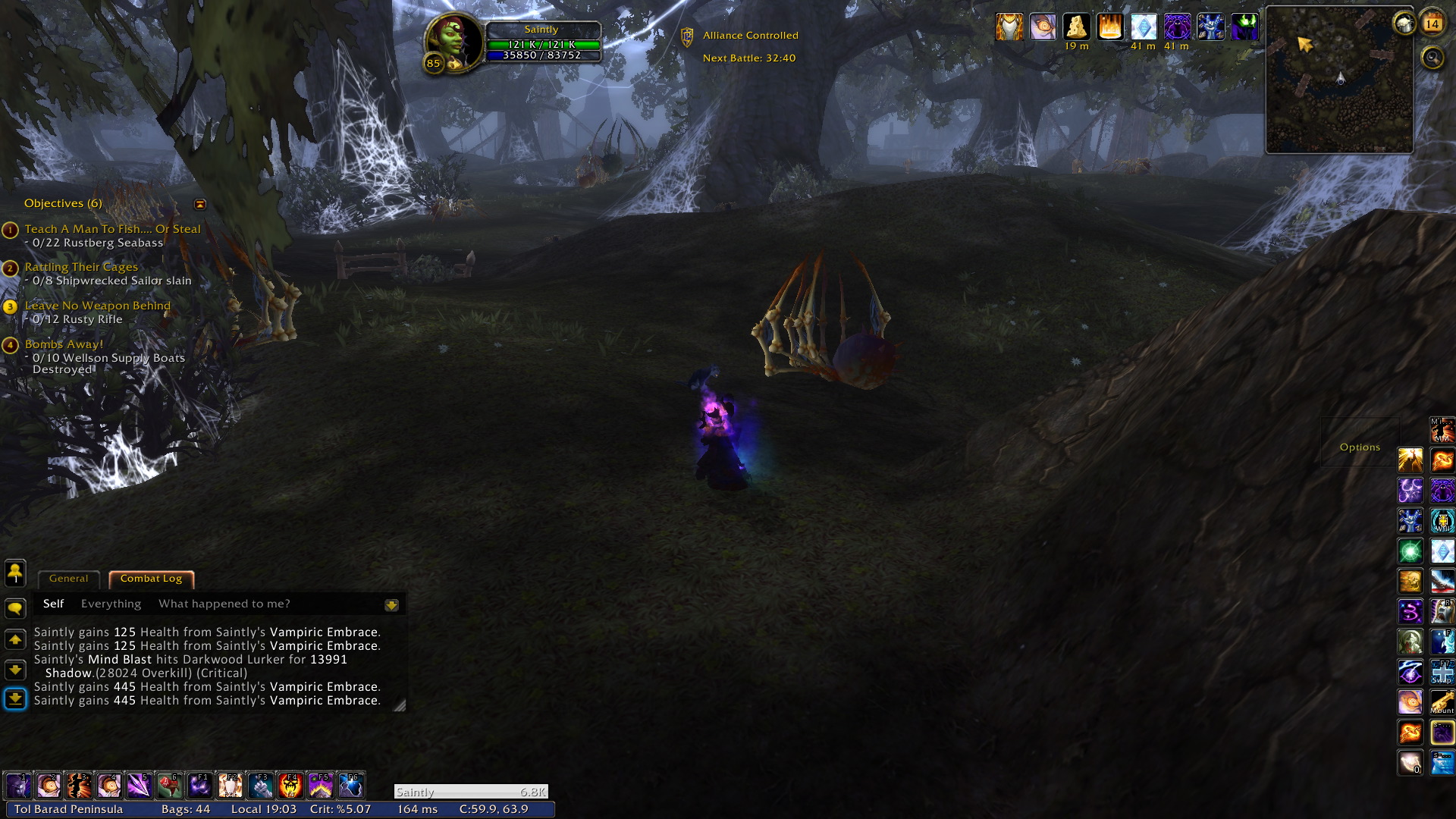The image size is (1456, 819).
Task: Choose the 'What happened to me?' filter
Action: click(224, 604)
